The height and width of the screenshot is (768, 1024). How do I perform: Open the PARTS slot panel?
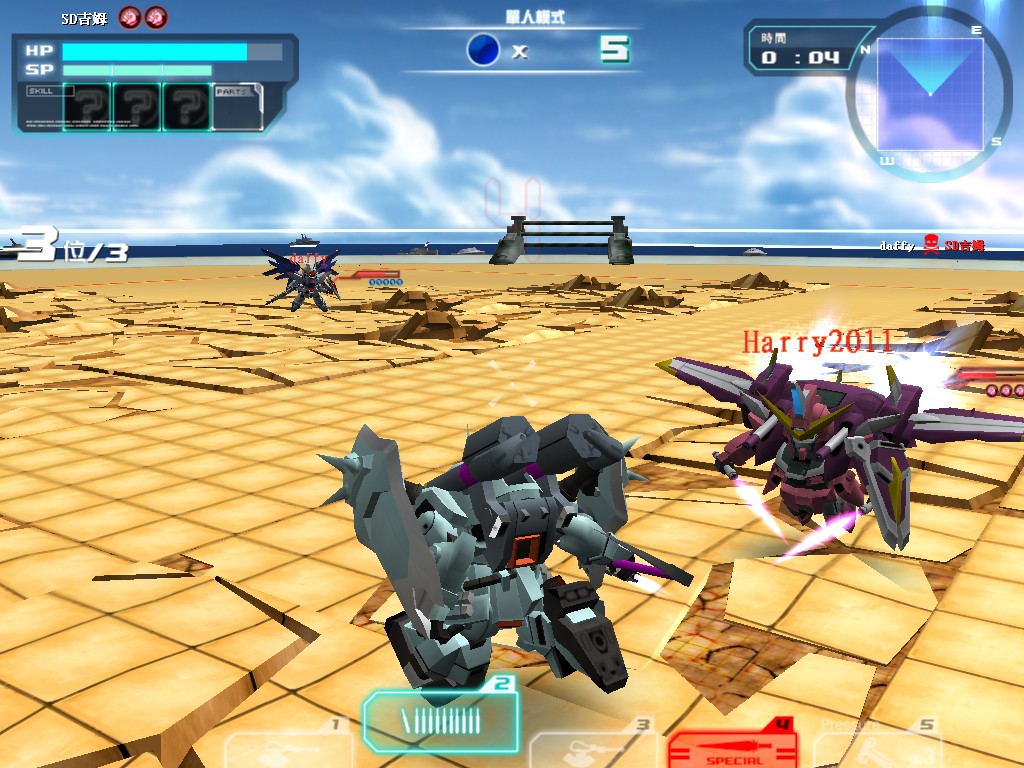click(238, 107)
